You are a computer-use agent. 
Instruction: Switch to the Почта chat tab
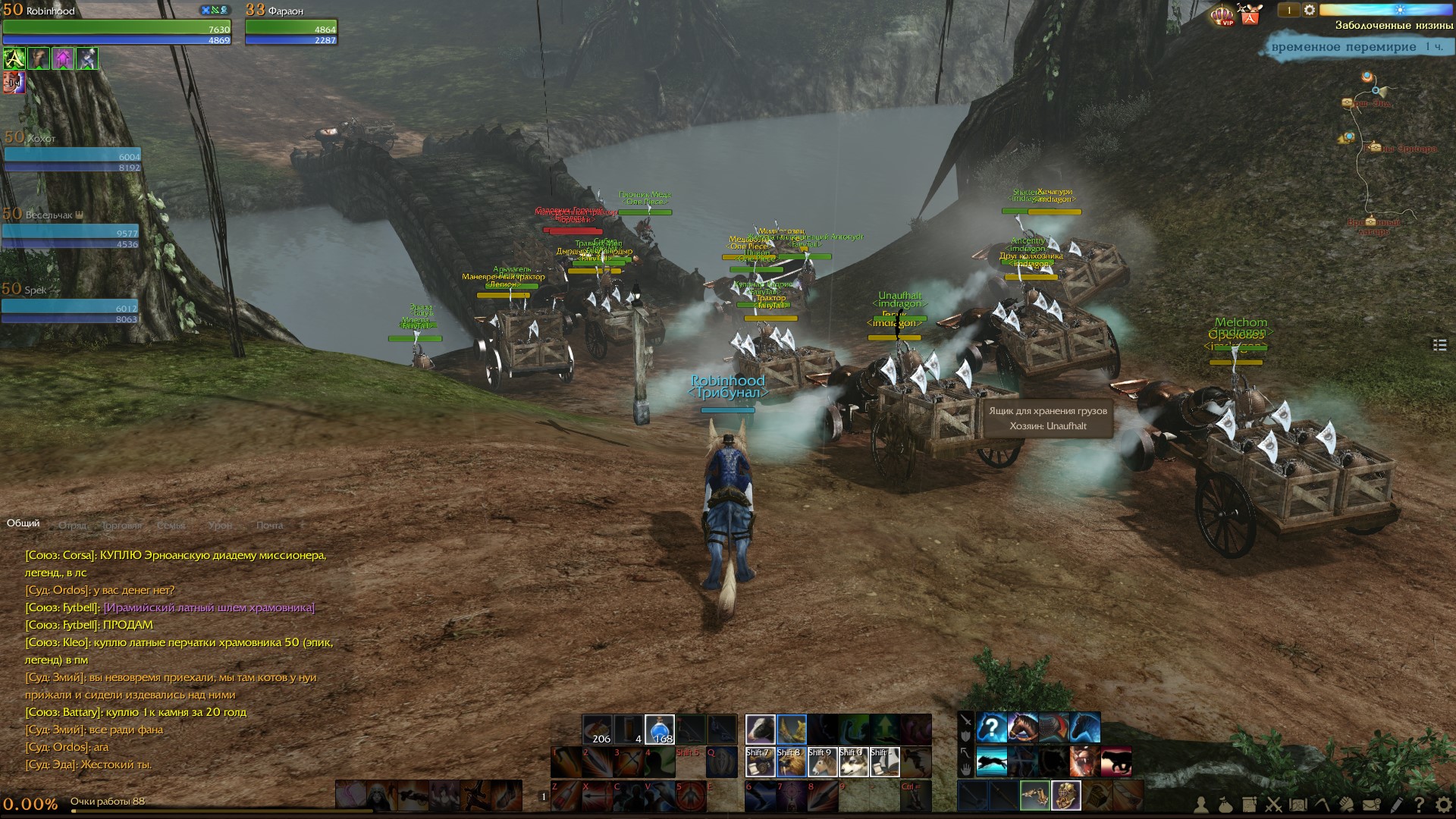pos(269,525)
